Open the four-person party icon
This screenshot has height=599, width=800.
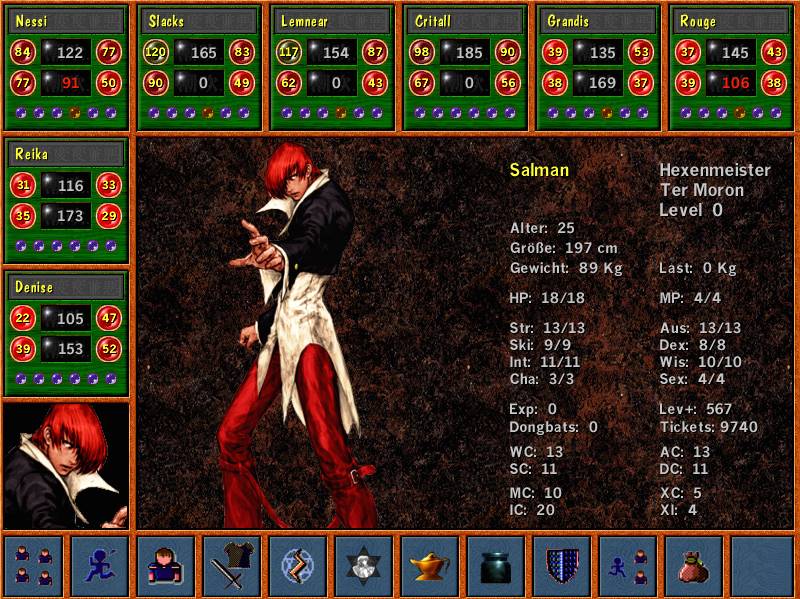(x=33, y=565)
